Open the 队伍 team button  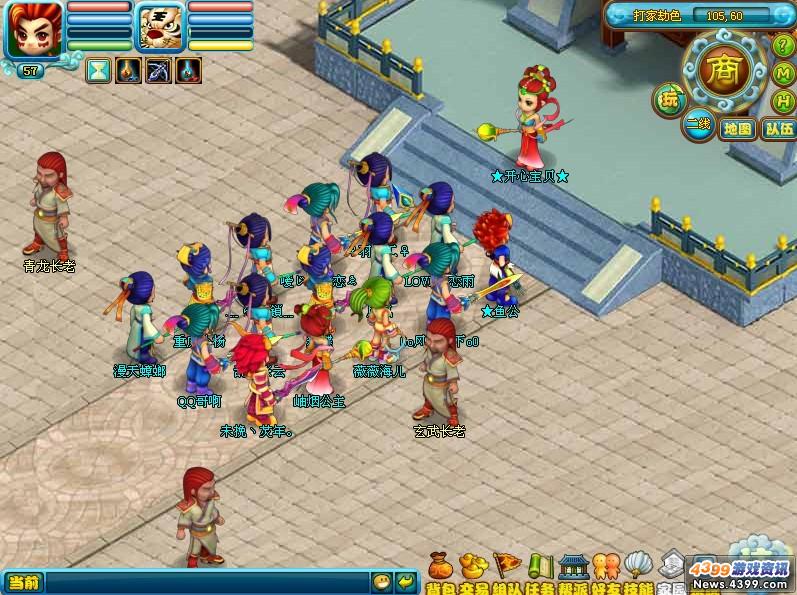pos(778,129)
